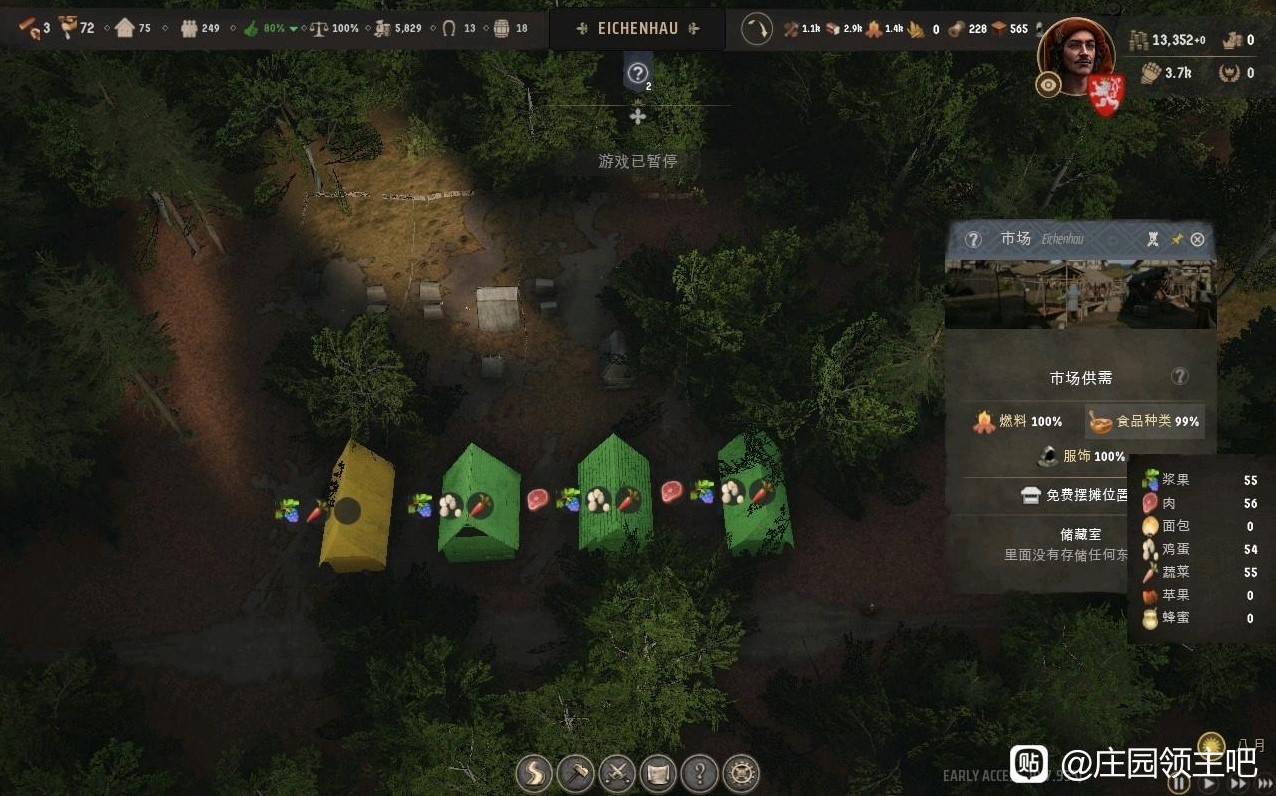Viewport: 1276px width, 796px height.
Task: Select the food variety supply entry
Action: [1144, 422]
